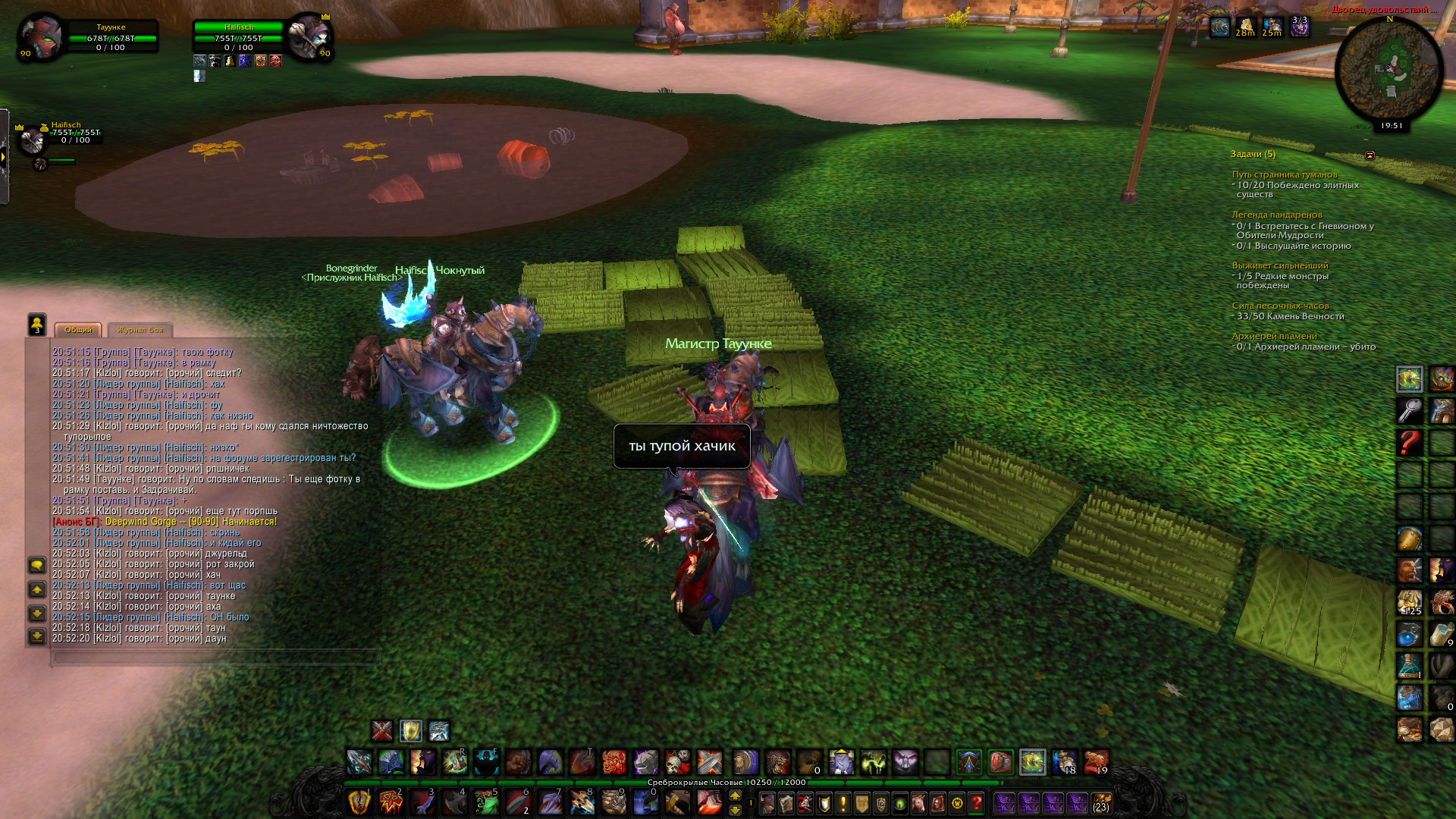Select the Тауунке player portrait frame
Screen dimensions: 1456x819
(x=41, y=36)
